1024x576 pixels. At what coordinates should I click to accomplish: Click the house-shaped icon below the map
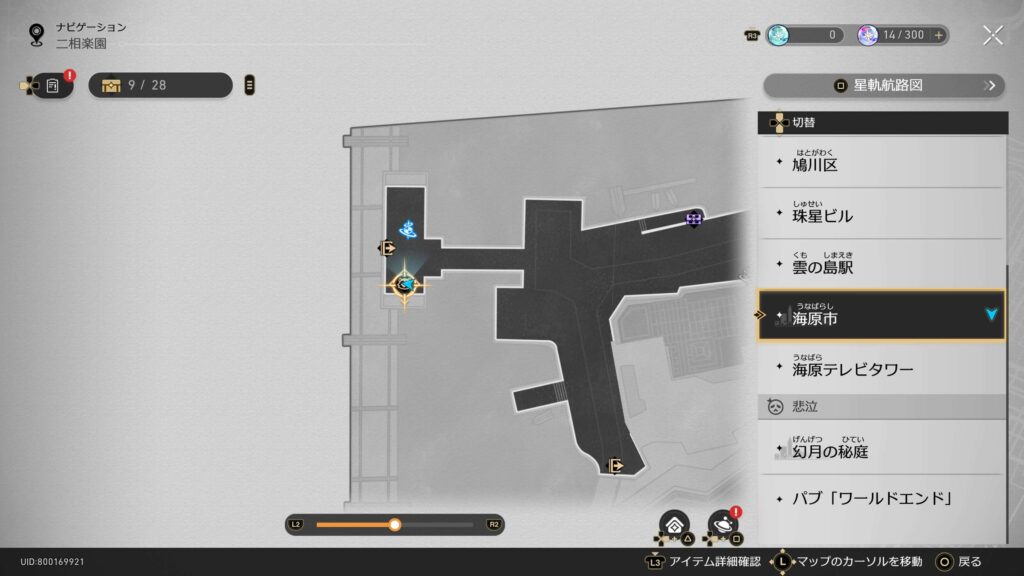(x=674, y=524)
